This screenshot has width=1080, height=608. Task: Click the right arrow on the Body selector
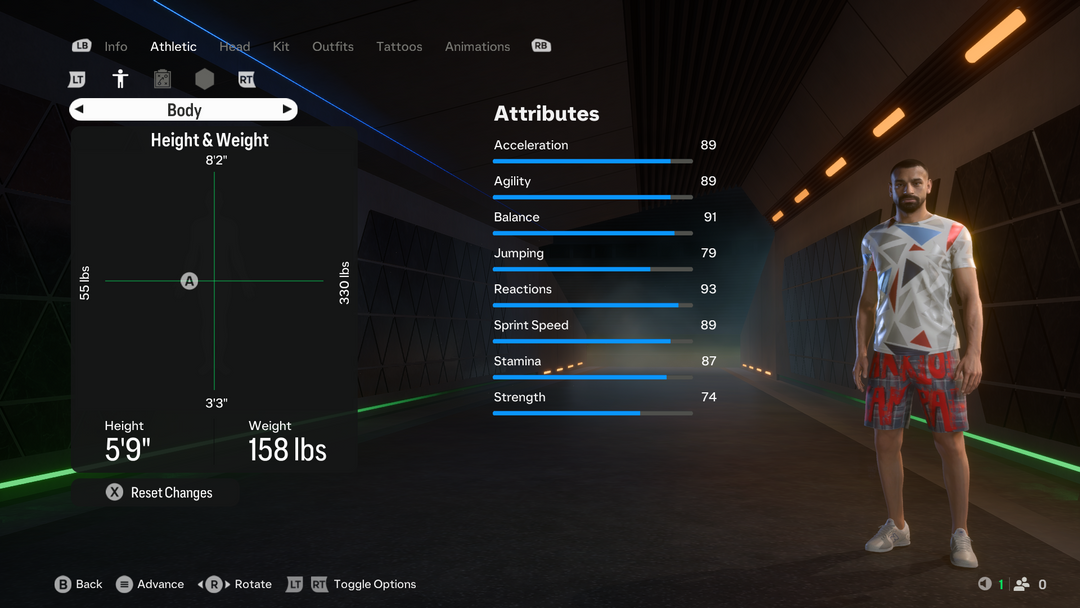click(x=288, y=110)
